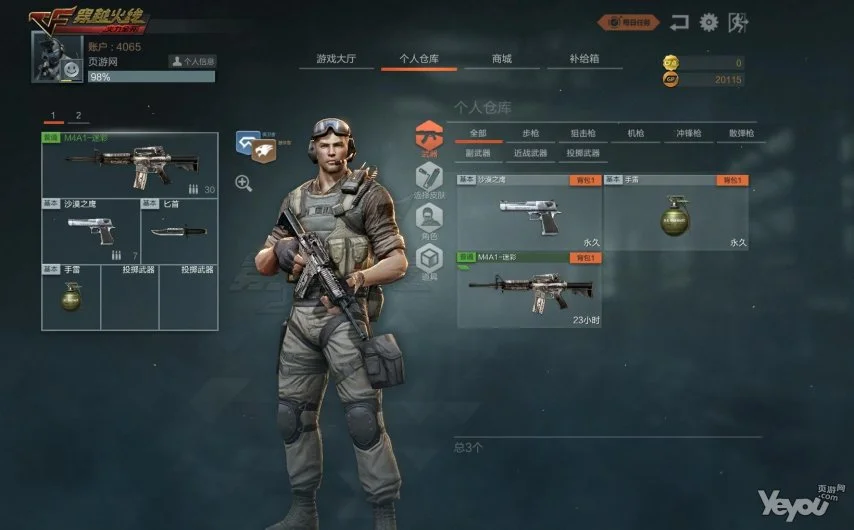The width and height of the screenshot is (854, 530).
Task: Select the 近战武器 melee weapons filter
Action: 530,153
